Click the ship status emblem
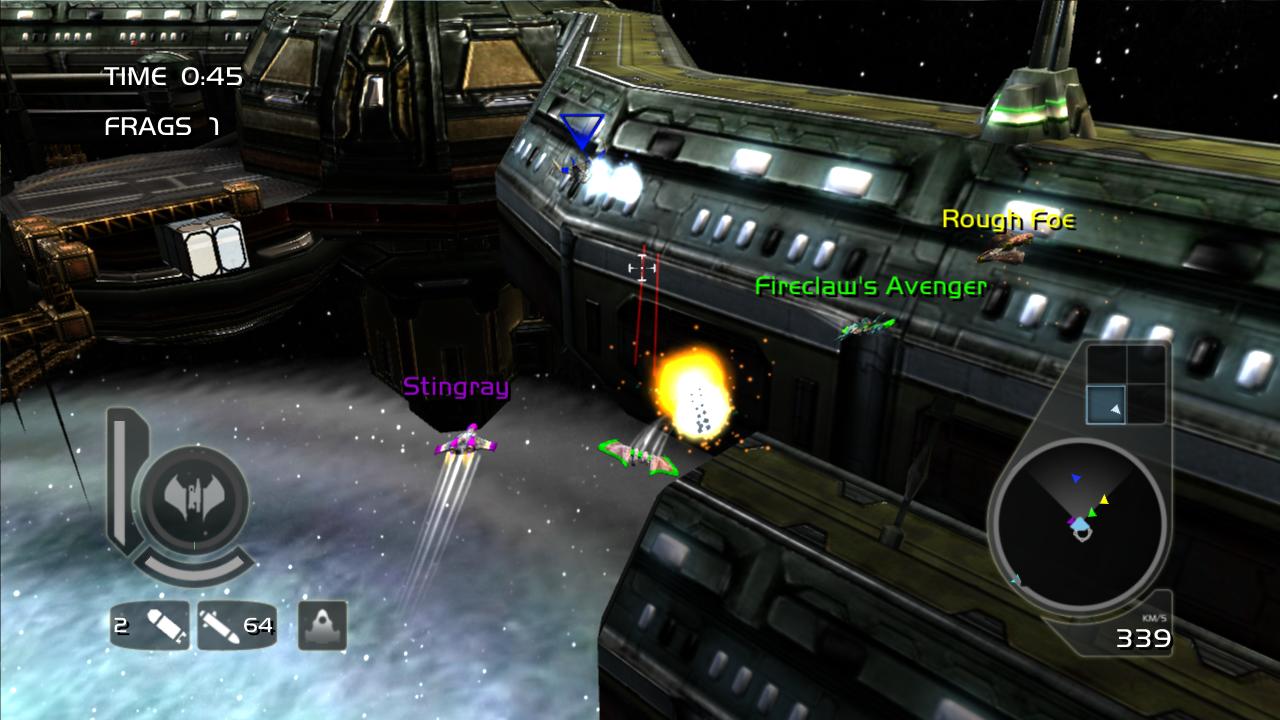The image size is (1280, 720). 191,495
